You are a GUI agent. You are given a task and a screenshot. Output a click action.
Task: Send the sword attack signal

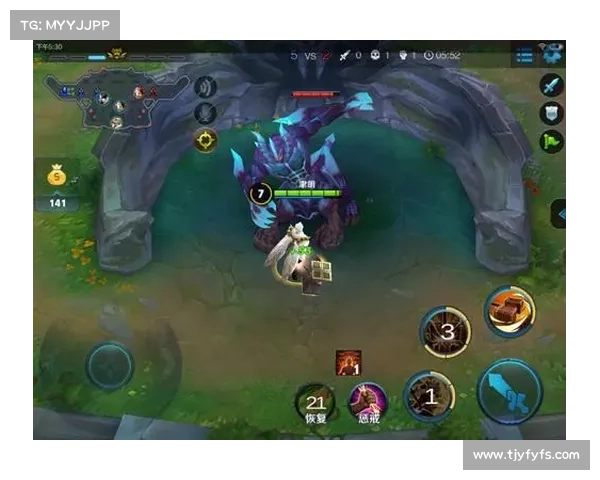pos(552,86)
